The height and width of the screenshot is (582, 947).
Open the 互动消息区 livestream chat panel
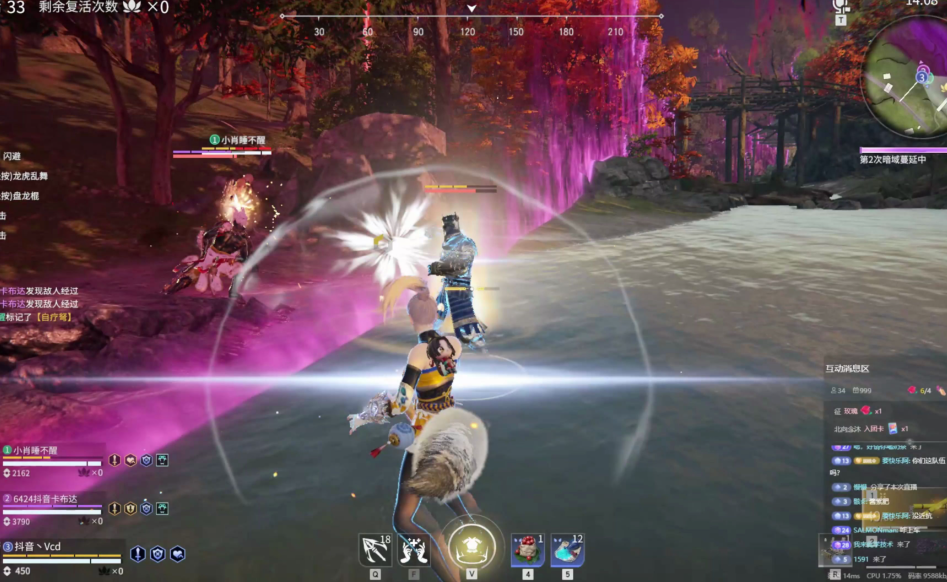coord(846,369)
